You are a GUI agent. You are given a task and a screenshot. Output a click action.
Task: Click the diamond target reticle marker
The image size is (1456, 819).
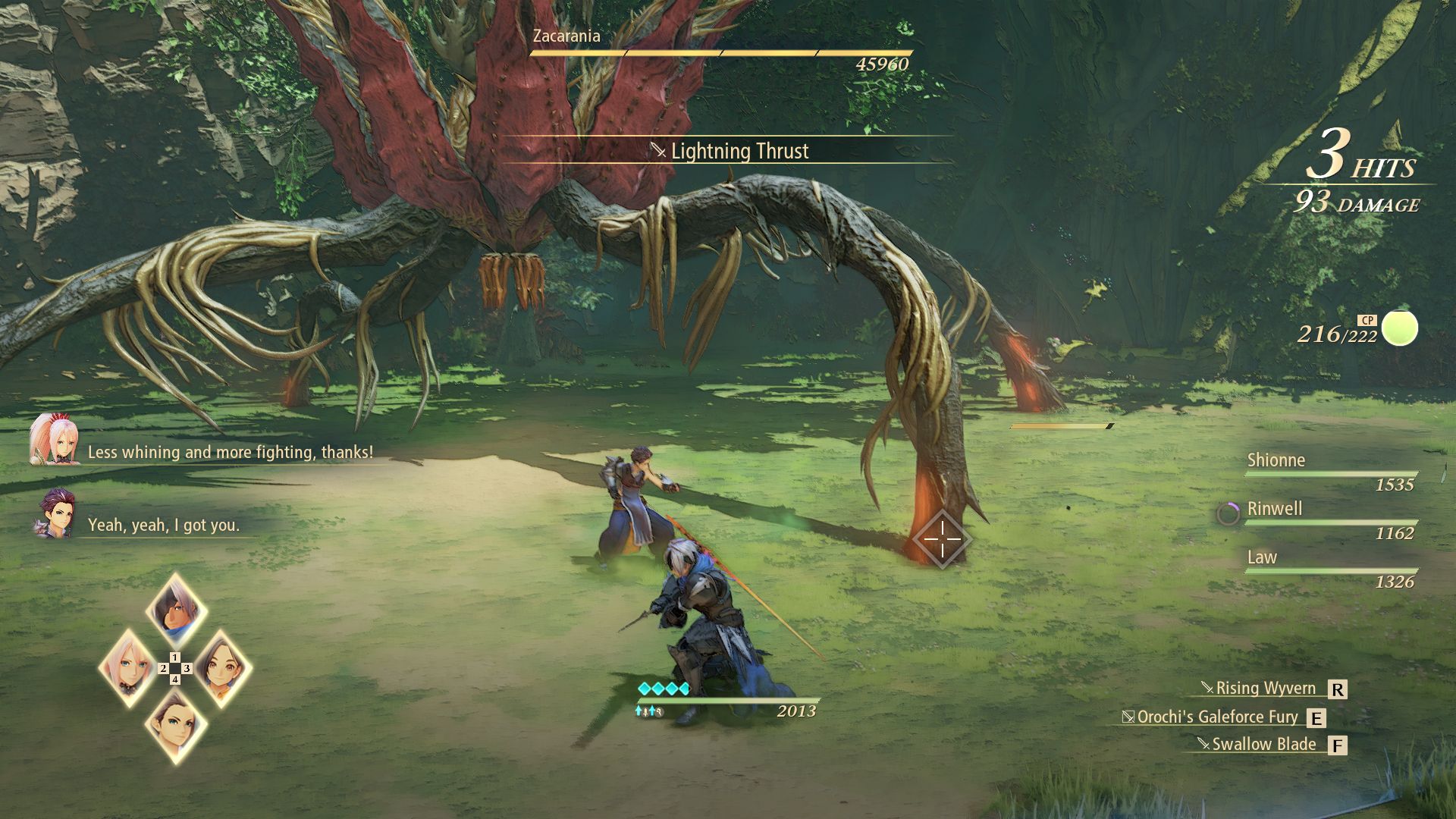click(x=942, y=539)
